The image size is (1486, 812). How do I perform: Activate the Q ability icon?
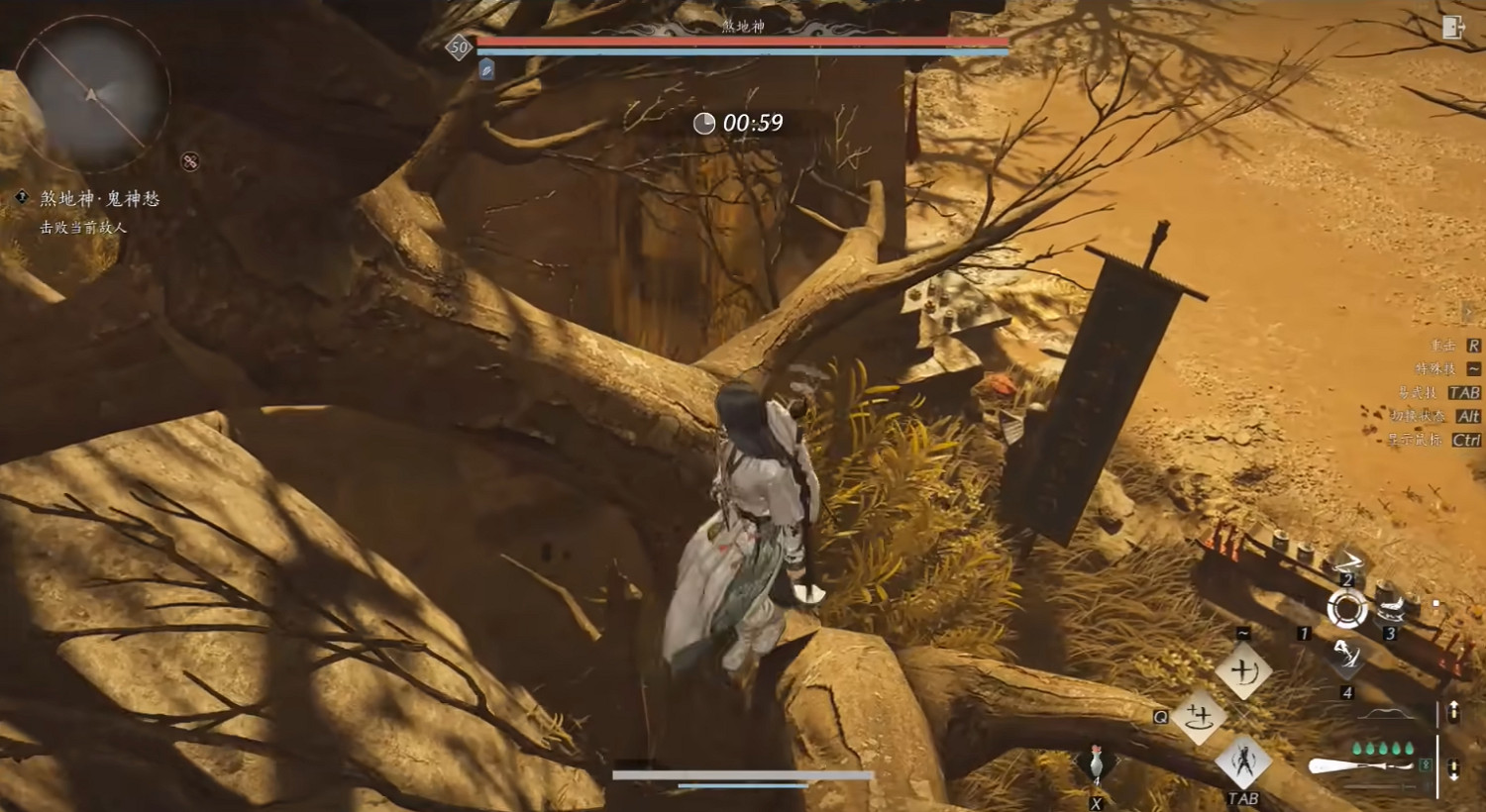pyautogui.click(x=1200, y=717)
